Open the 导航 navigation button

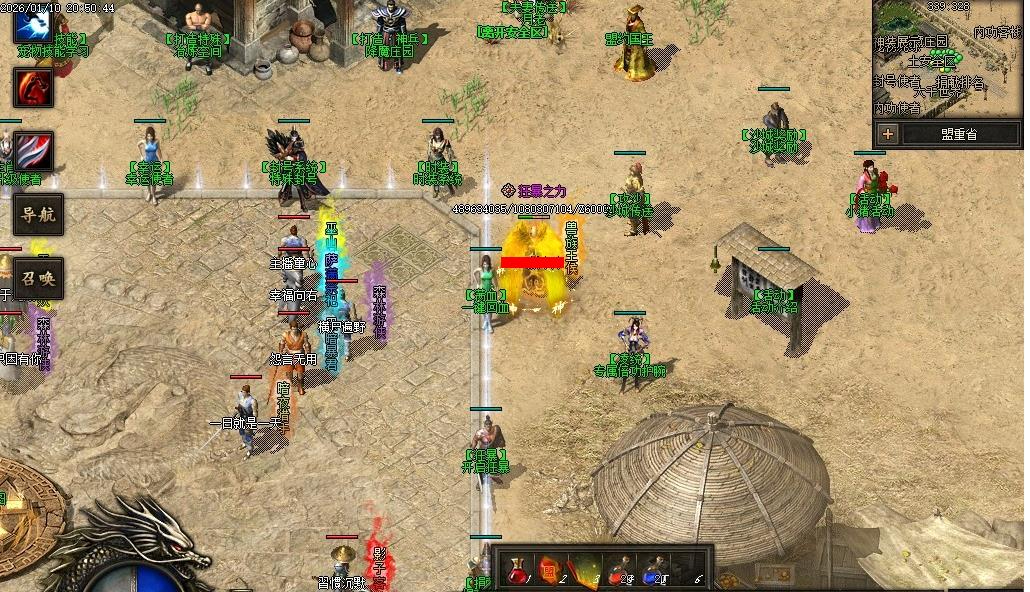38,213
